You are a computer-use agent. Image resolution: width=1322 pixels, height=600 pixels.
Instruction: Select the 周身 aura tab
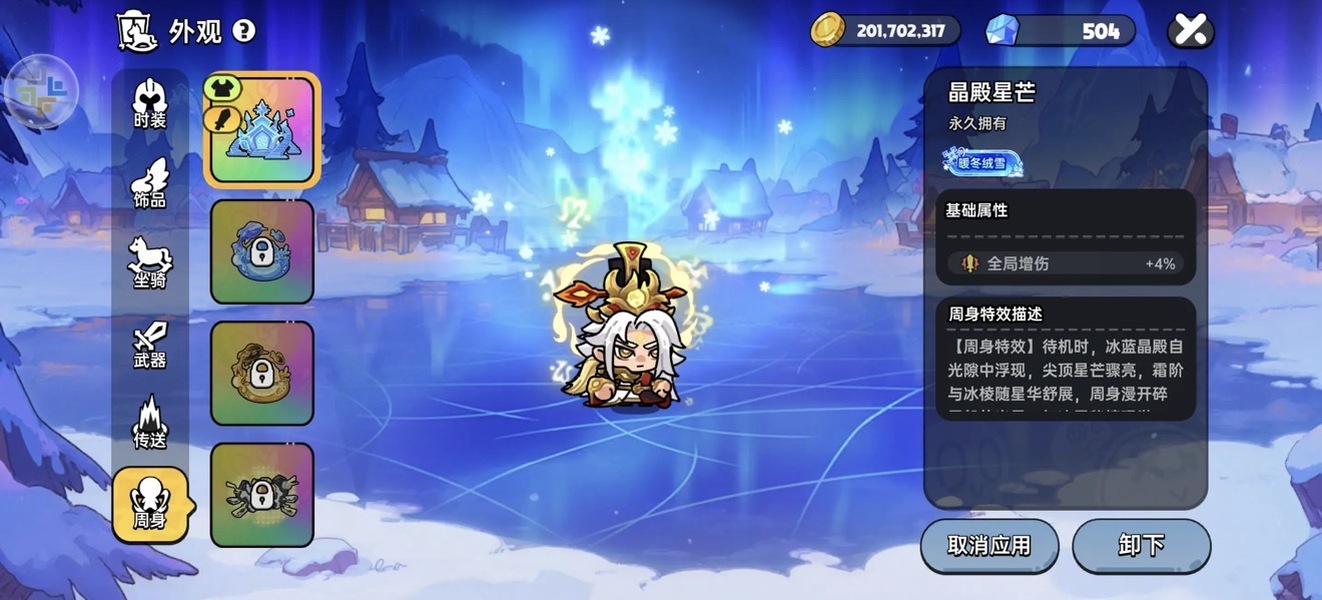[x=150, y=504]
